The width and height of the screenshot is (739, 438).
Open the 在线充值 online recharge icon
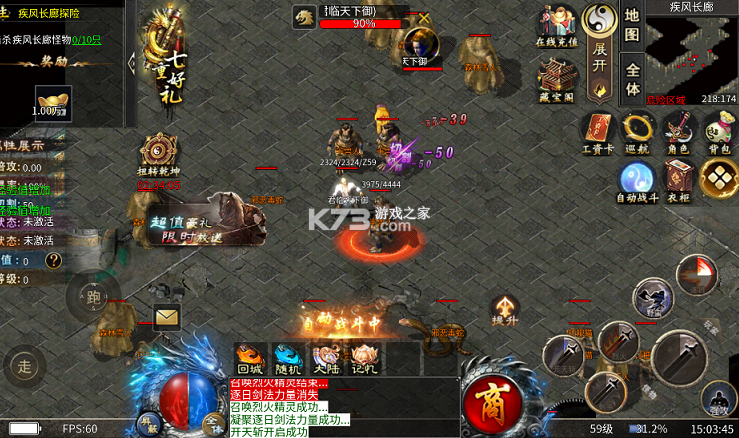(x=558, y=28)
